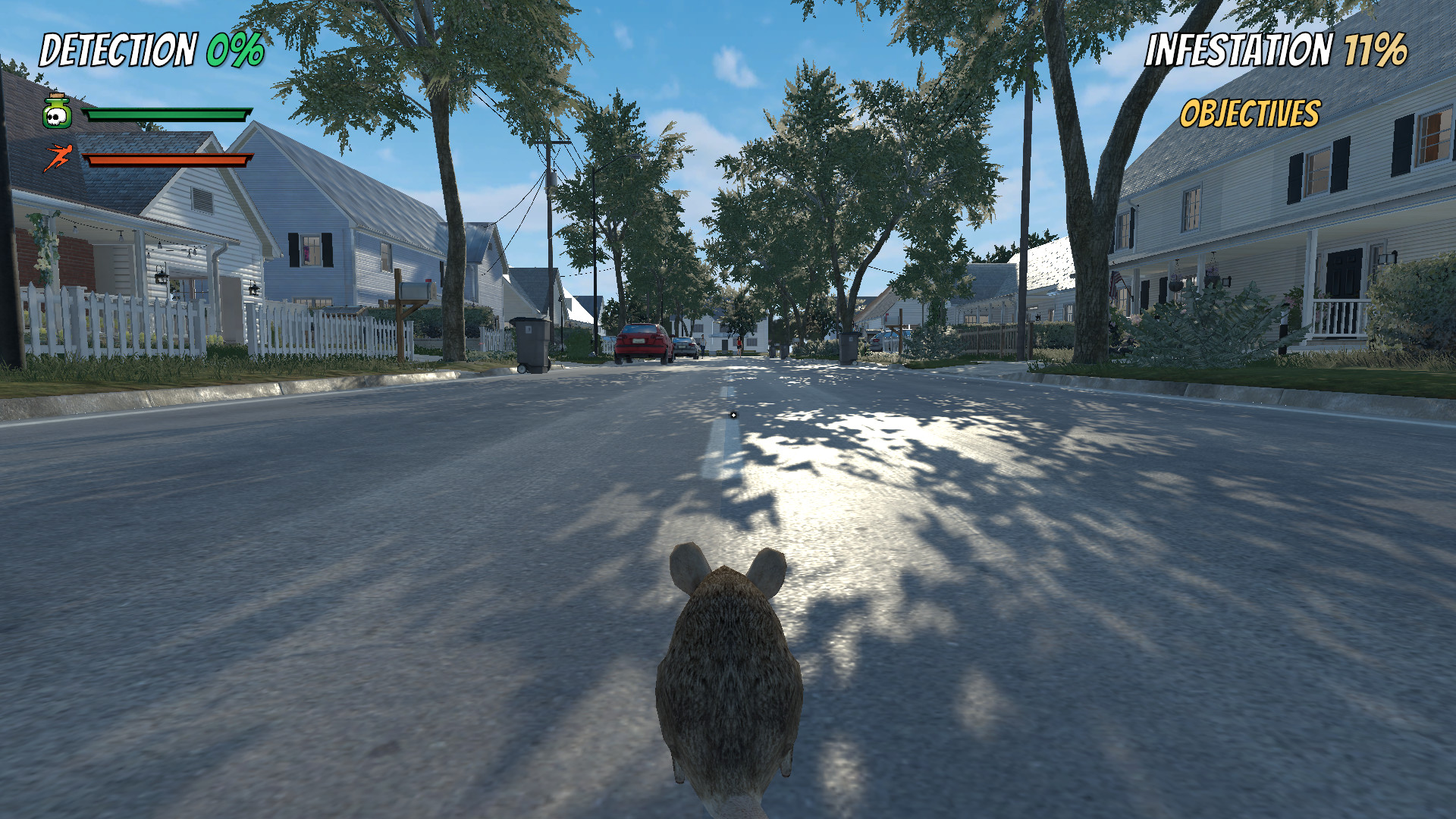Click the crosshair reticle at screen center
This screenshot has height=819, width=1456.
pos(734,415)
